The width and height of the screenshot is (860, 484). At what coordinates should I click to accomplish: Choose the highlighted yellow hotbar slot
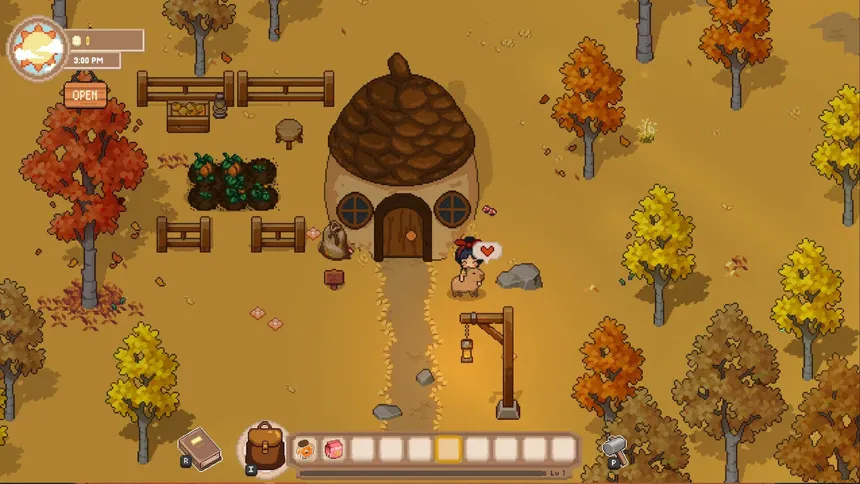click(449, 450)
